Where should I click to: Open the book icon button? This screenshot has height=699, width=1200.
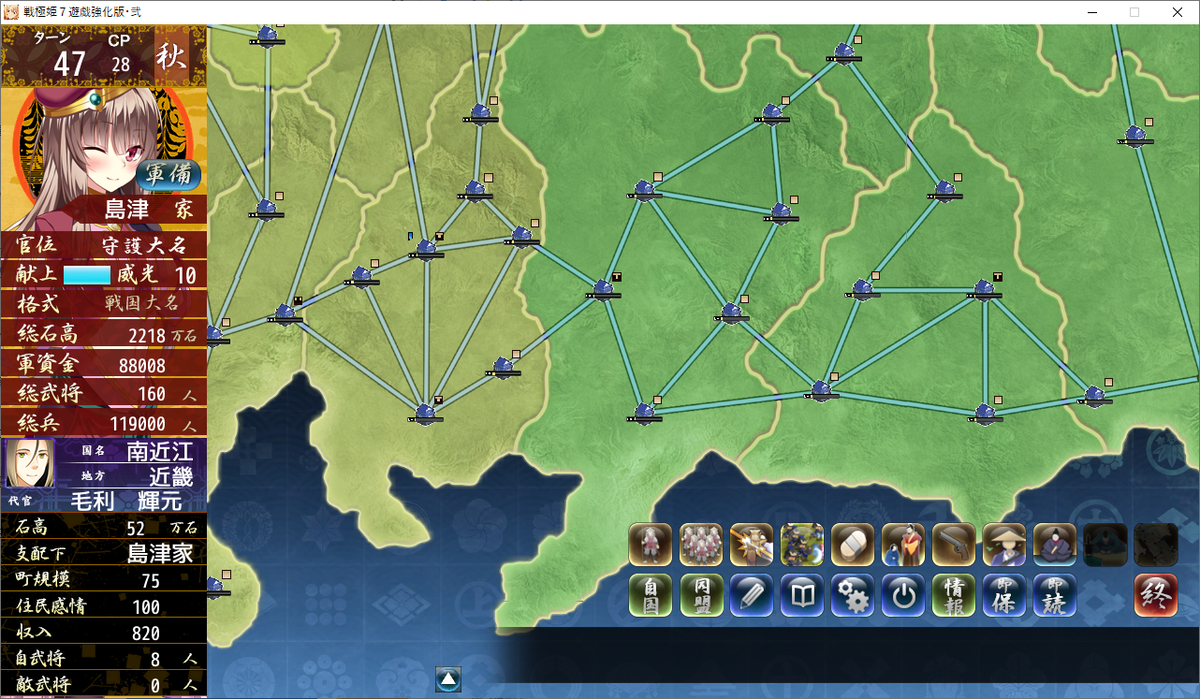pos(802,595)
